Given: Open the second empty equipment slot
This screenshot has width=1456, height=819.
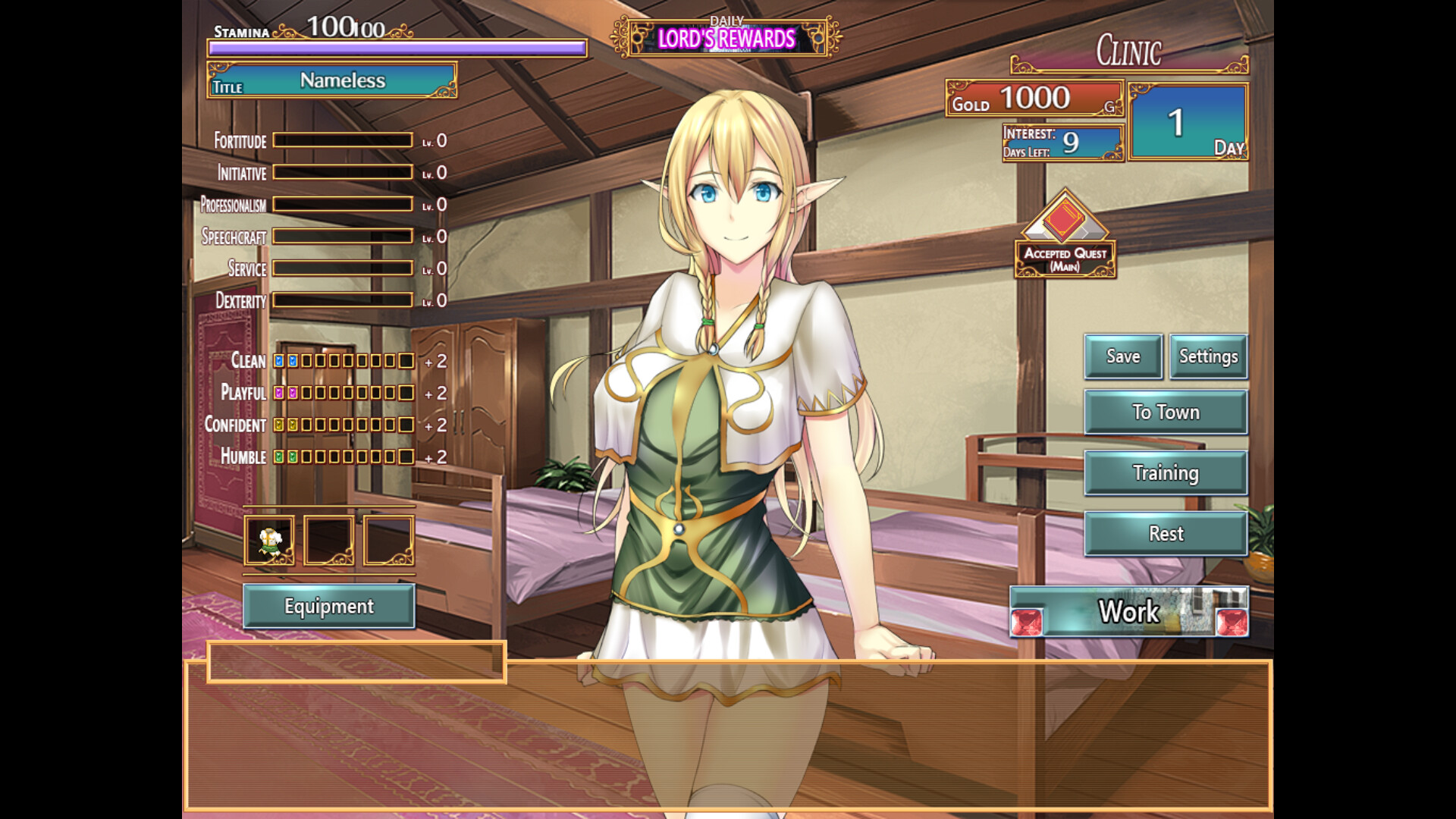Looking at the screenshot, I should [329, 540].
